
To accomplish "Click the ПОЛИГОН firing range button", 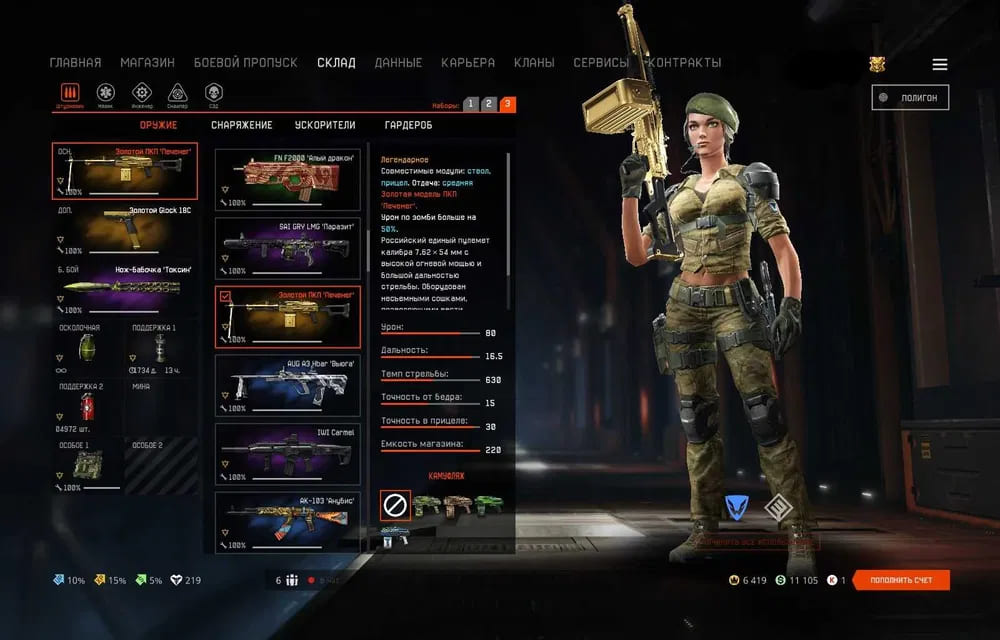I will pos(910,97).
